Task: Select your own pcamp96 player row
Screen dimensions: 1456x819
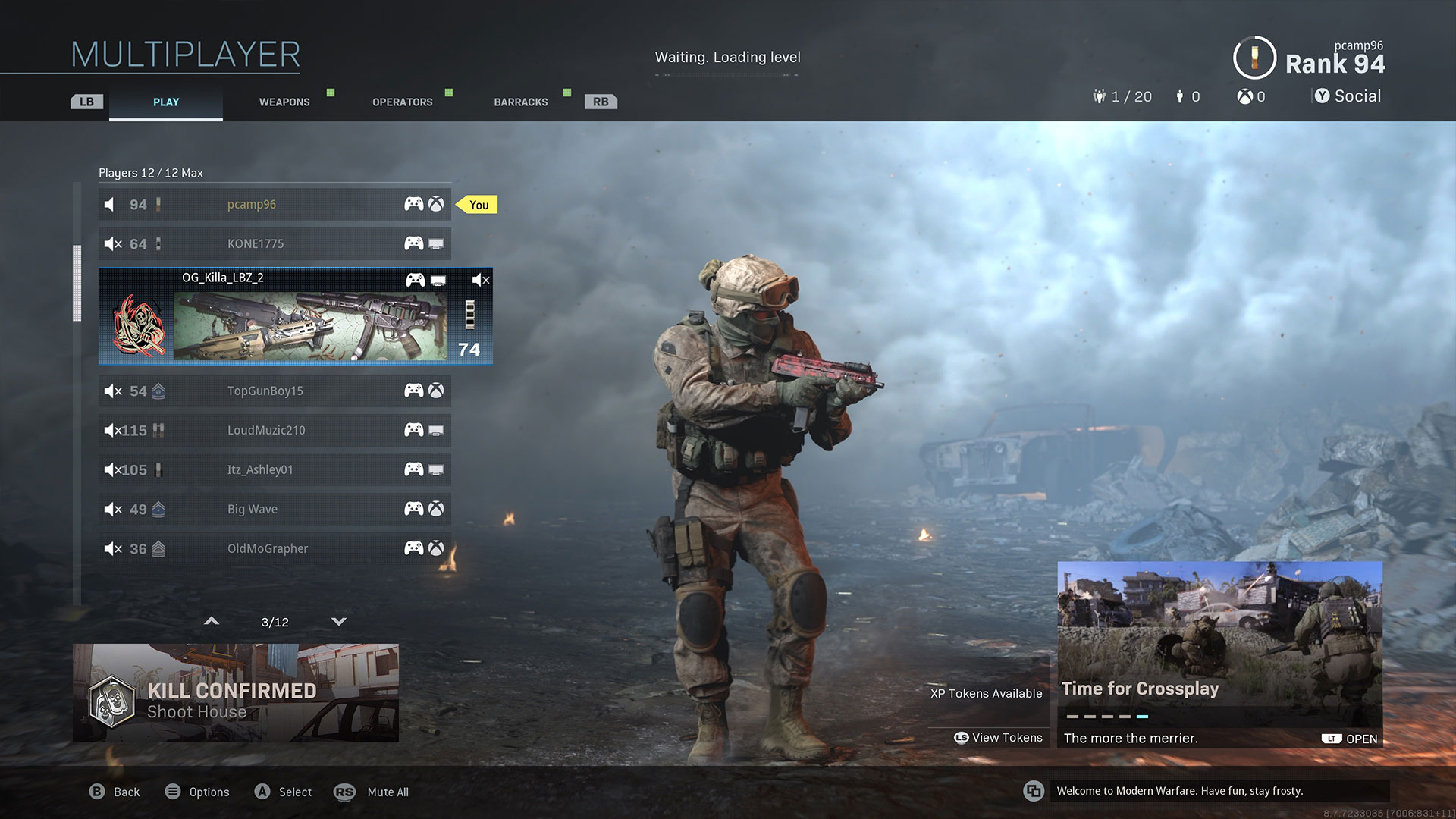Action: [275, 204]
